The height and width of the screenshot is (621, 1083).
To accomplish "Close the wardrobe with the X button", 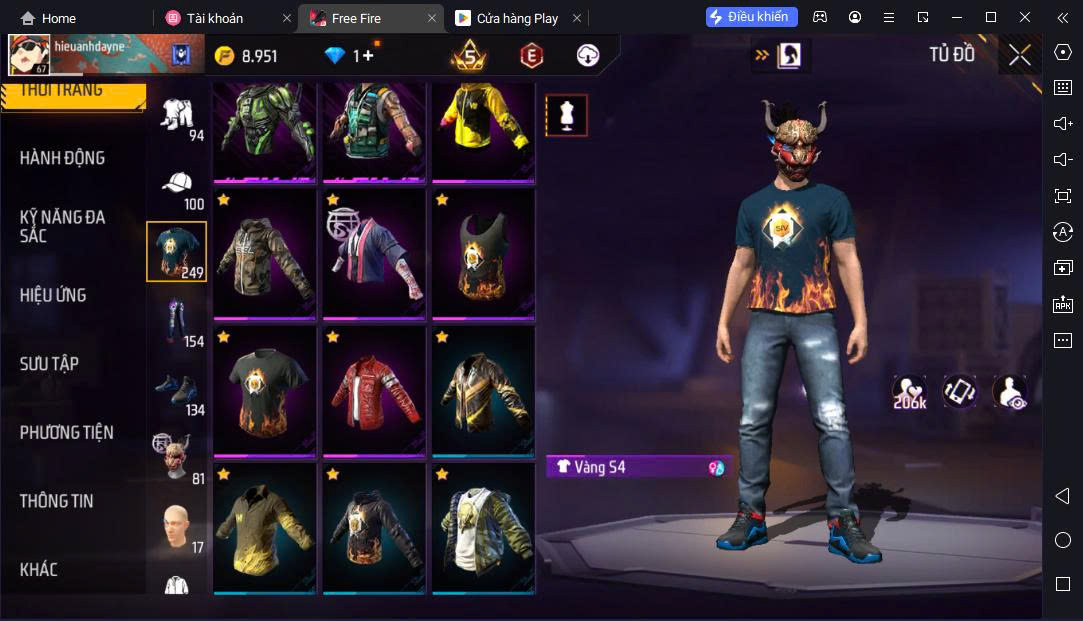I will tap(1019, 55).
